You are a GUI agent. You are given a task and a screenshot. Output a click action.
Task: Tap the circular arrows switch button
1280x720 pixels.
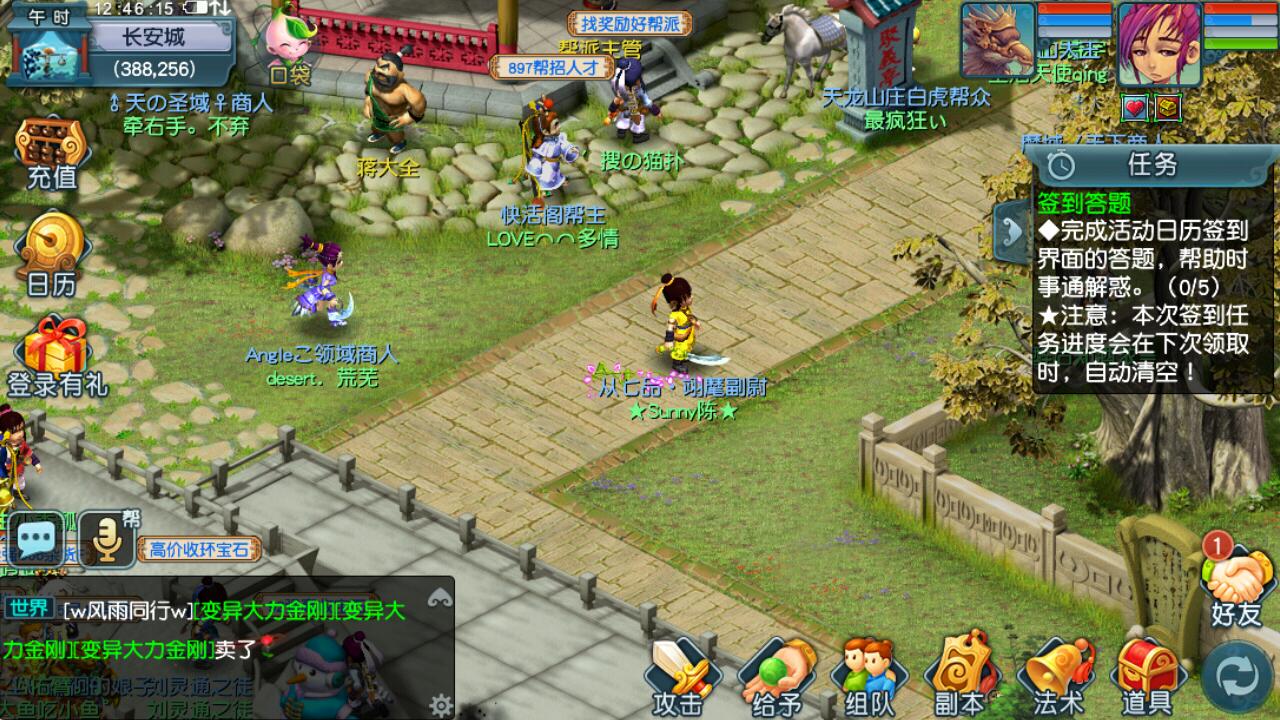tap(1237, 677)
